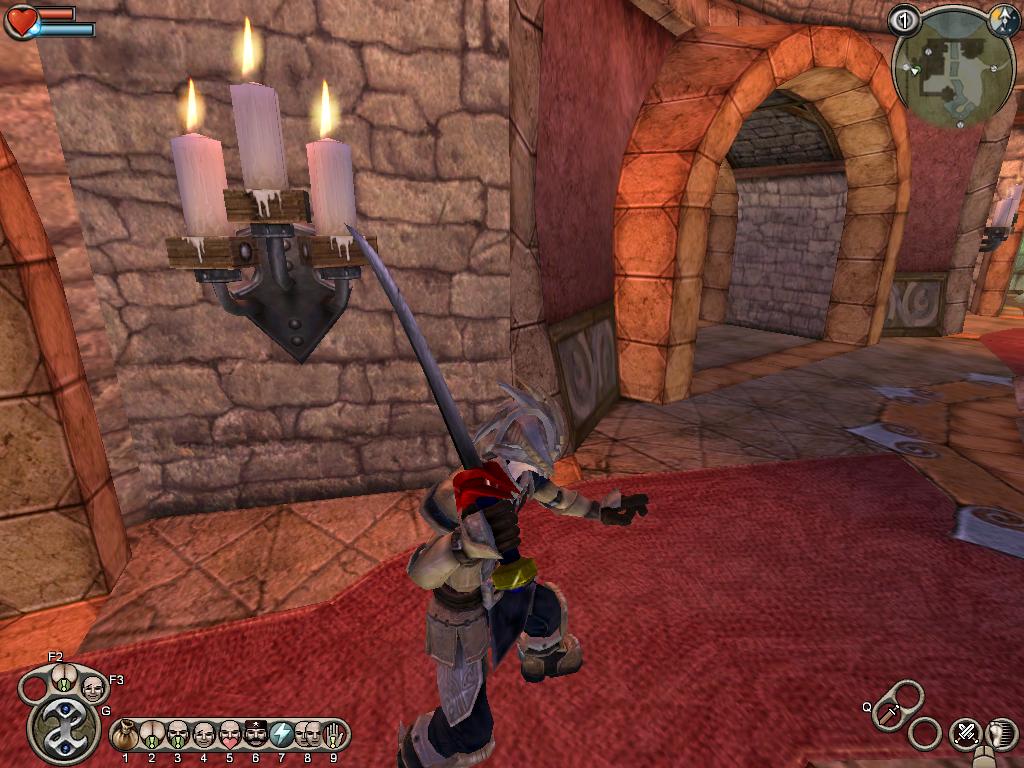The width and height of the screenshot is (1024, 768).
Task: Click the crossed swords combat icon
Action: [x=965, y=732]
